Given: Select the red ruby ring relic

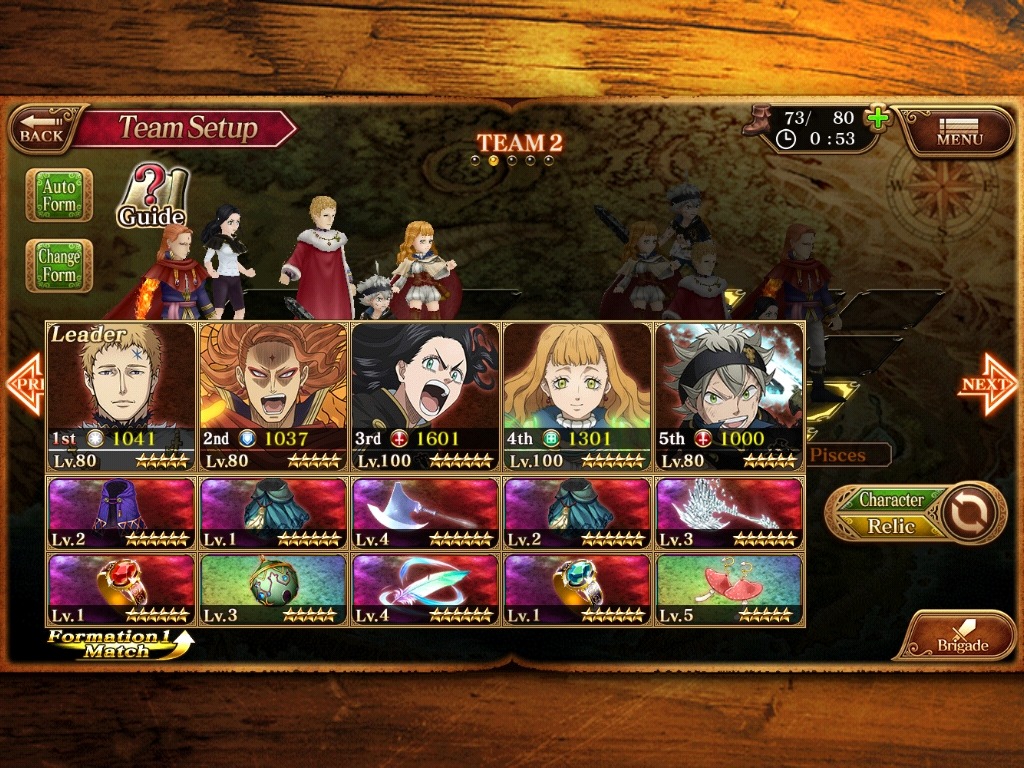Looking at the screenshot, I should click(121, 588).
